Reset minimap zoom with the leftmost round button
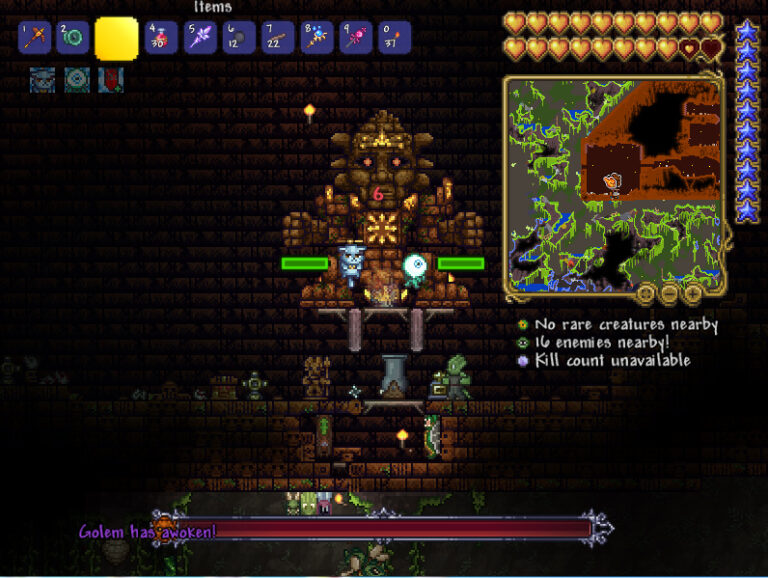 pos(645,293)
